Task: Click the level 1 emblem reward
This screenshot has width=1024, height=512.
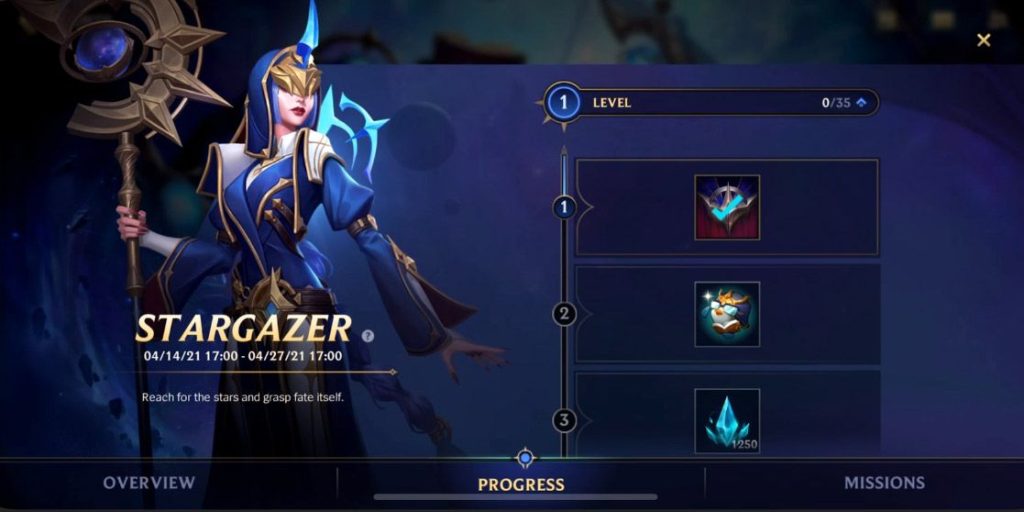Action: click(x=727, y=208)
